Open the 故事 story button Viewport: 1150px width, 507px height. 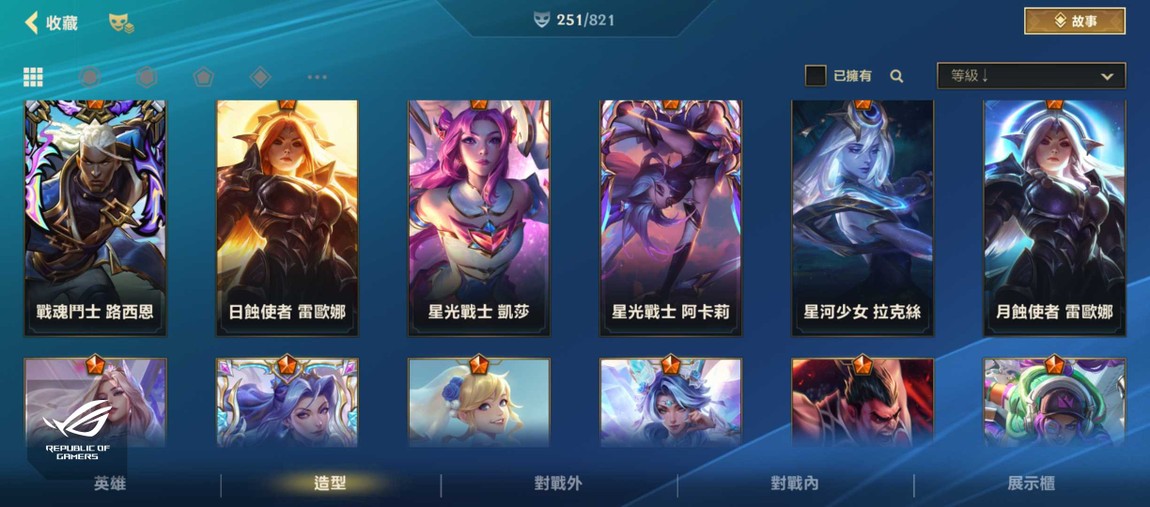point(1074,21)
